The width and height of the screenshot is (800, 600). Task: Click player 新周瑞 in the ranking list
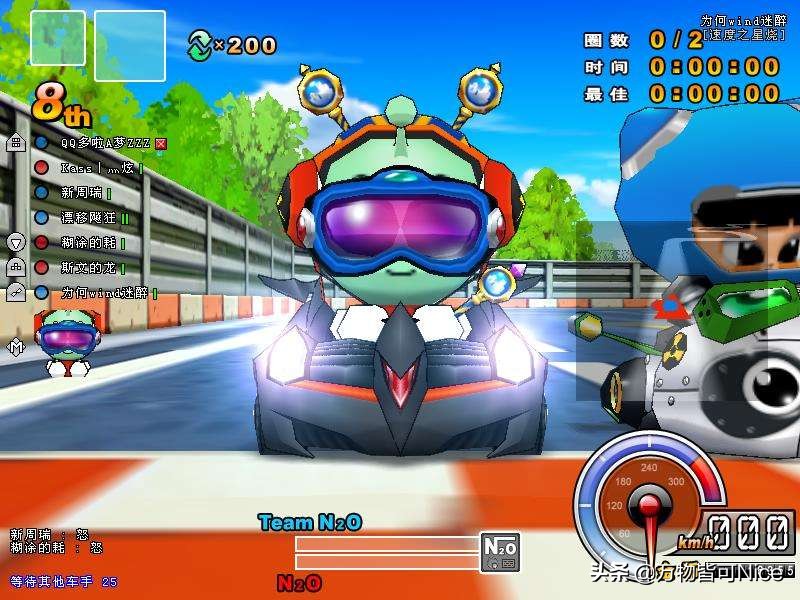81,192
